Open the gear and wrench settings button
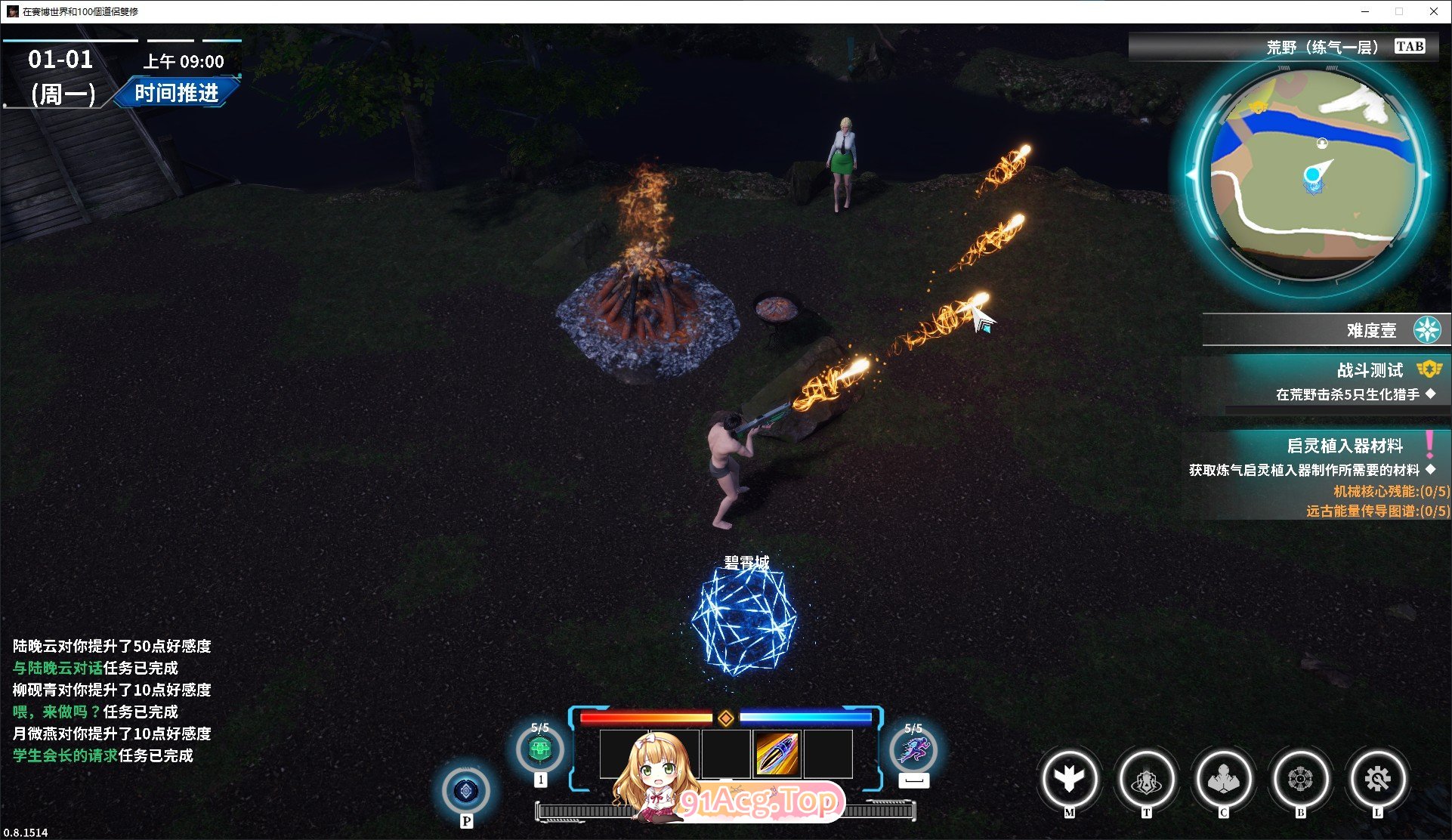Screen dimensions: 1452x840 (x=1377, y=779)
